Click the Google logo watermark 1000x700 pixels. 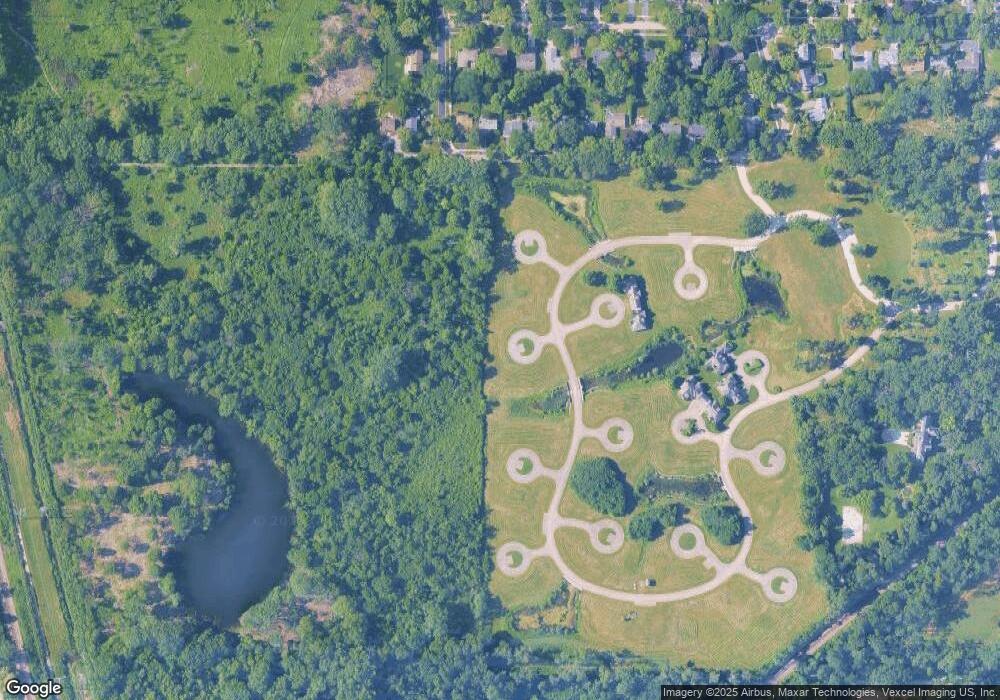pos(33,688)
